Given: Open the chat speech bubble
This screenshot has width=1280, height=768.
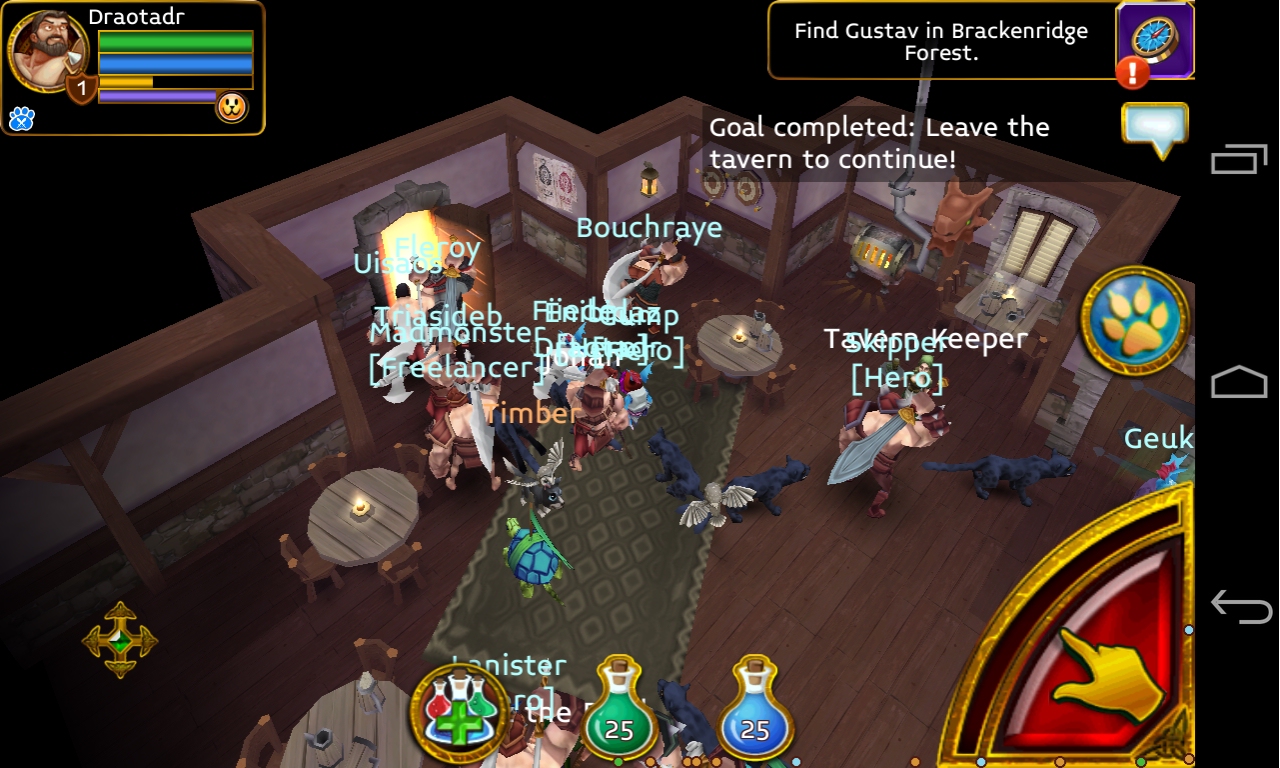Looking at the screenshot, I should coord(1155,129).
